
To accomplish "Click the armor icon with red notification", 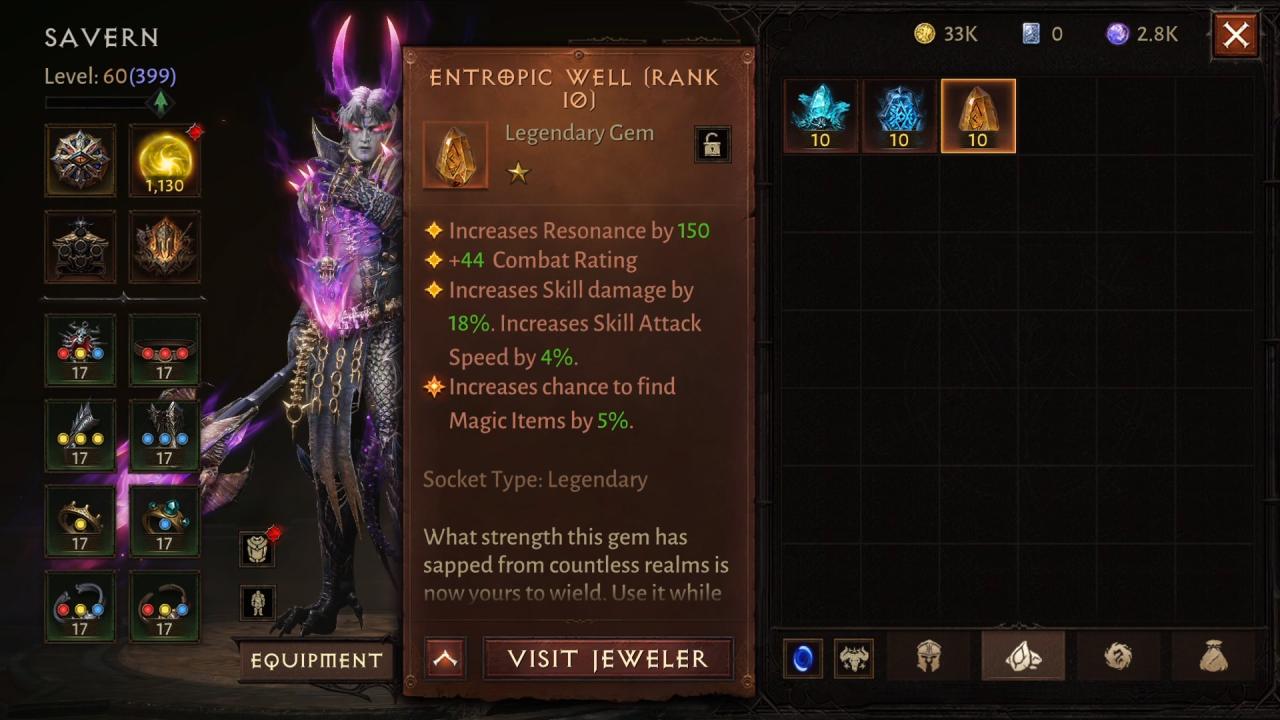I will tap(257, 548).
